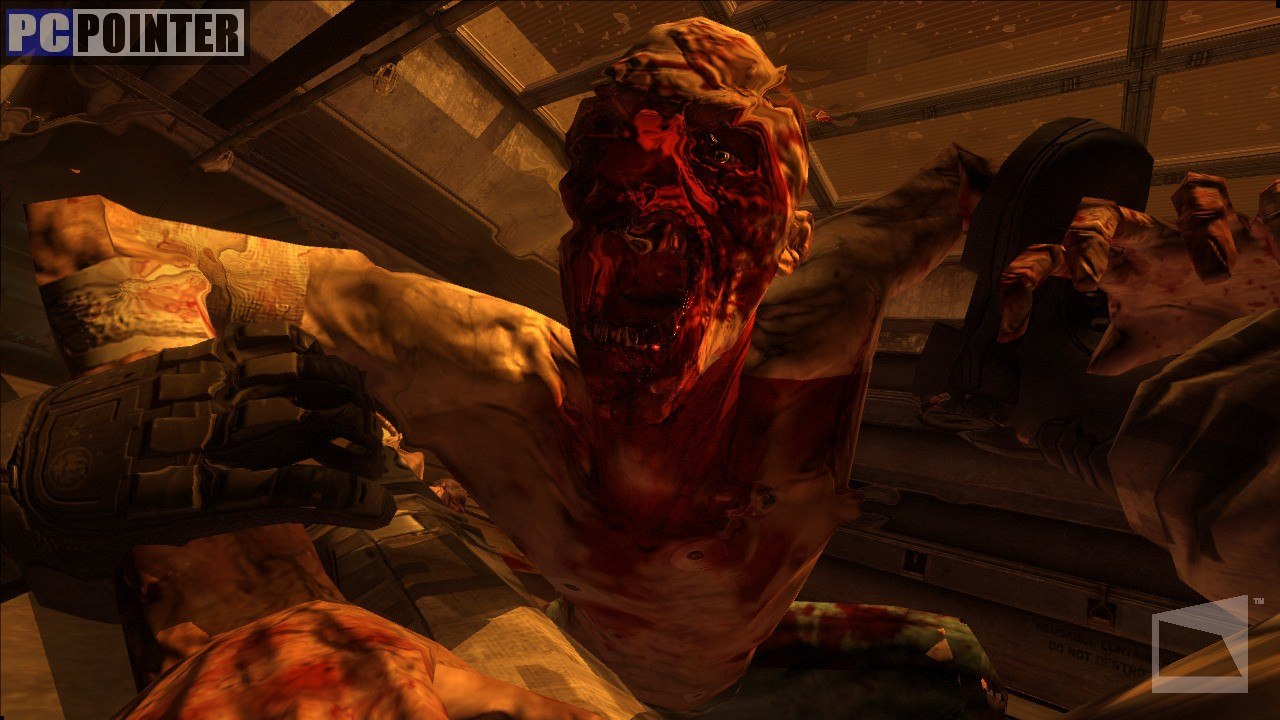Image resolution: width=1280 pixels, height=720 pixels.
Task: Click the PC Pointer logo watermark
Action: click(x=125, y=33)
